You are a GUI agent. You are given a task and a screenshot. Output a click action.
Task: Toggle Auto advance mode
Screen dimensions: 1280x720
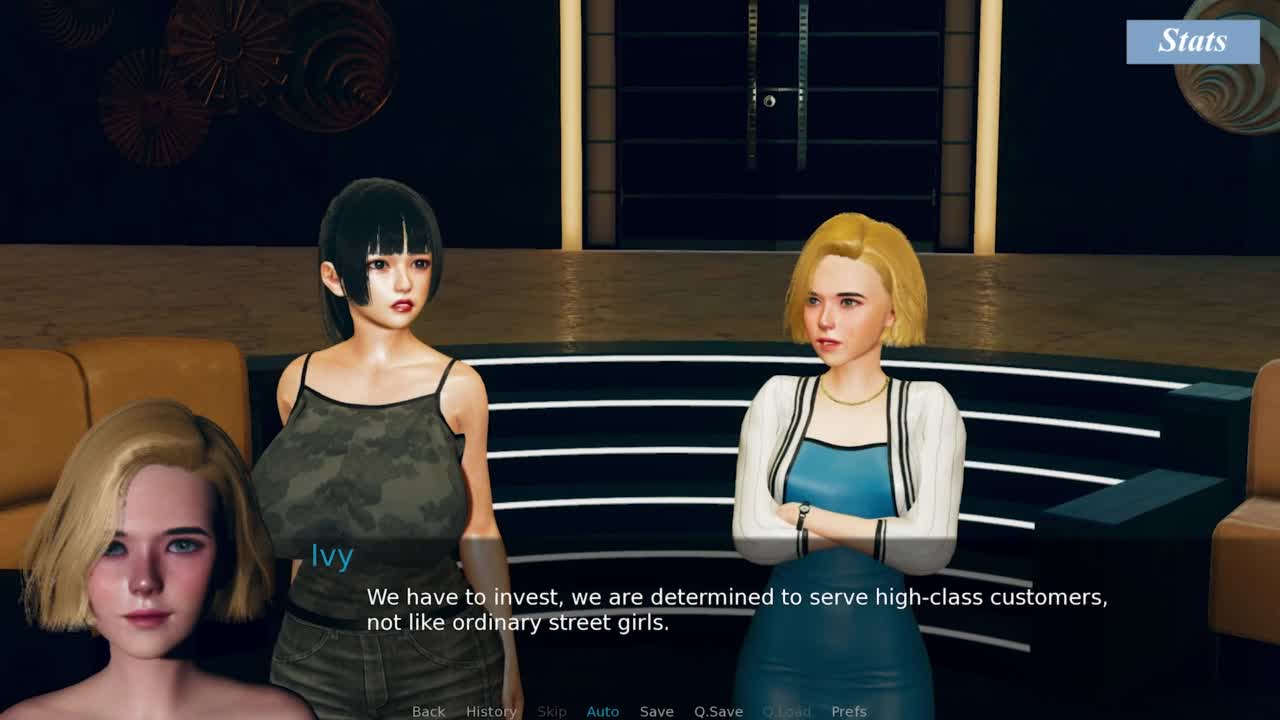point(602,711)
